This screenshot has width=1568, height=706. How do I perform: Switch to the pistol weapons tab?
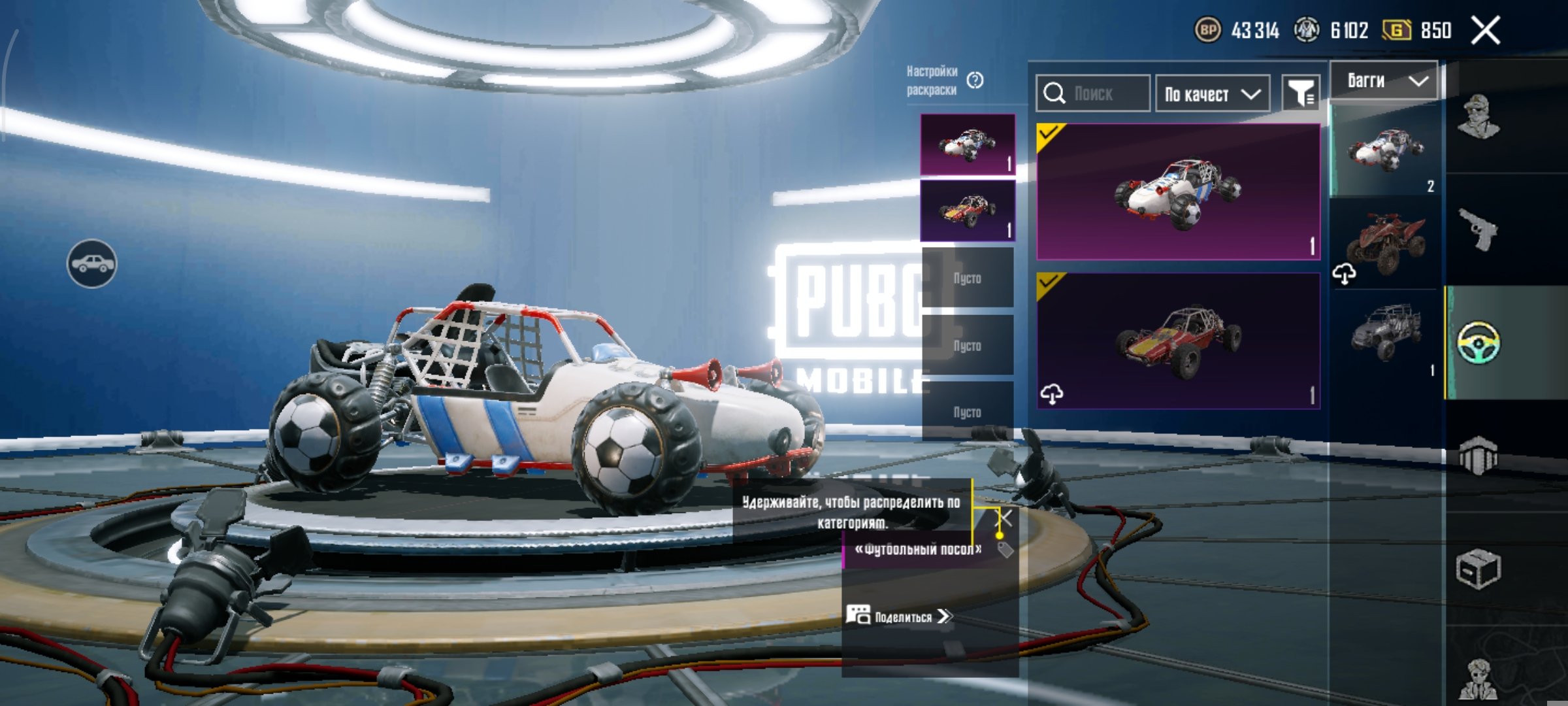[x=1478, y=229]
